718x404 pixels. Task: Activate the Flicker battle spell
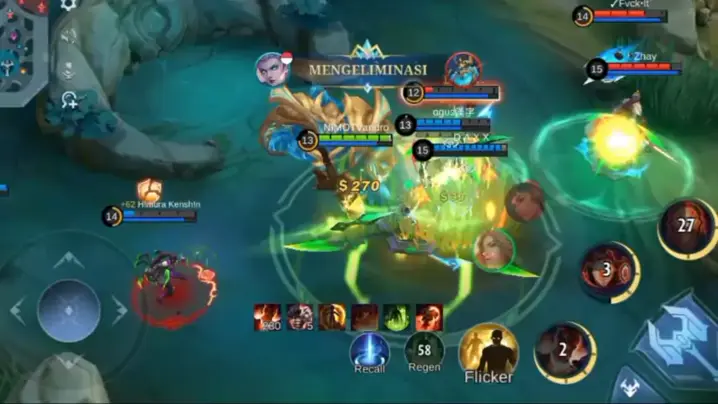[x=488, y=352]
